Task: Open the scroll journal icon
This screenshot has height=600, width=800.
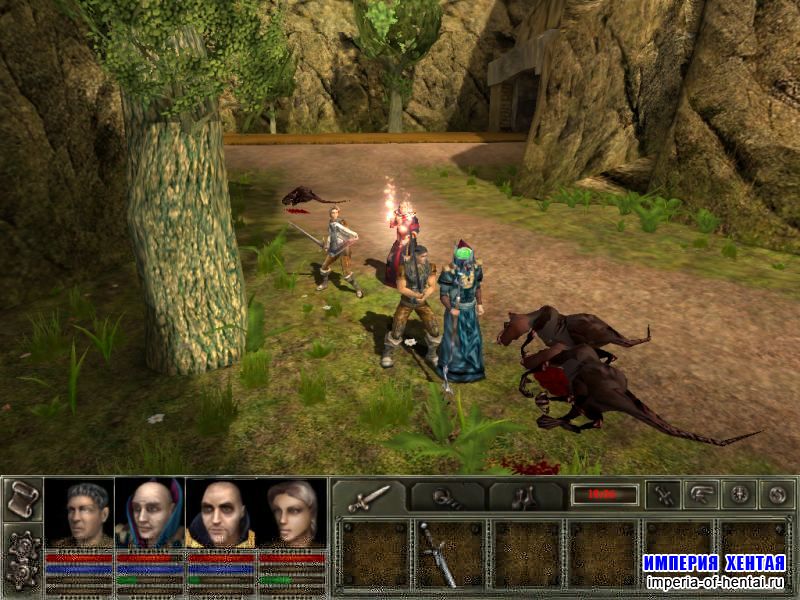Action: point(22,499)
